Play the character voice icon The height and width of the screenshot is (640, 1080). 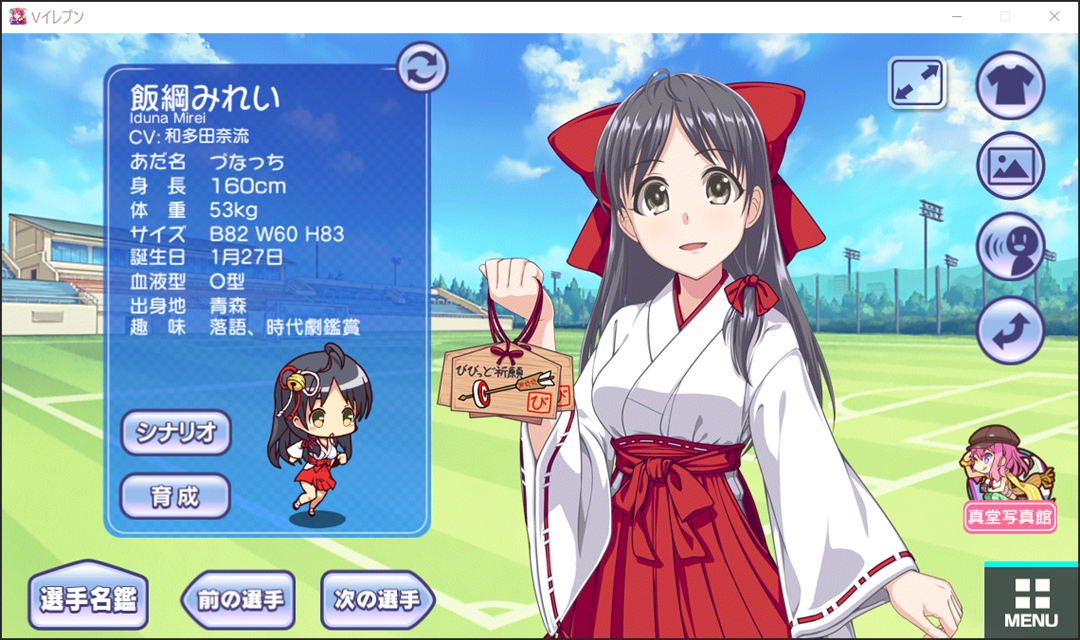tap(1010, 247)
